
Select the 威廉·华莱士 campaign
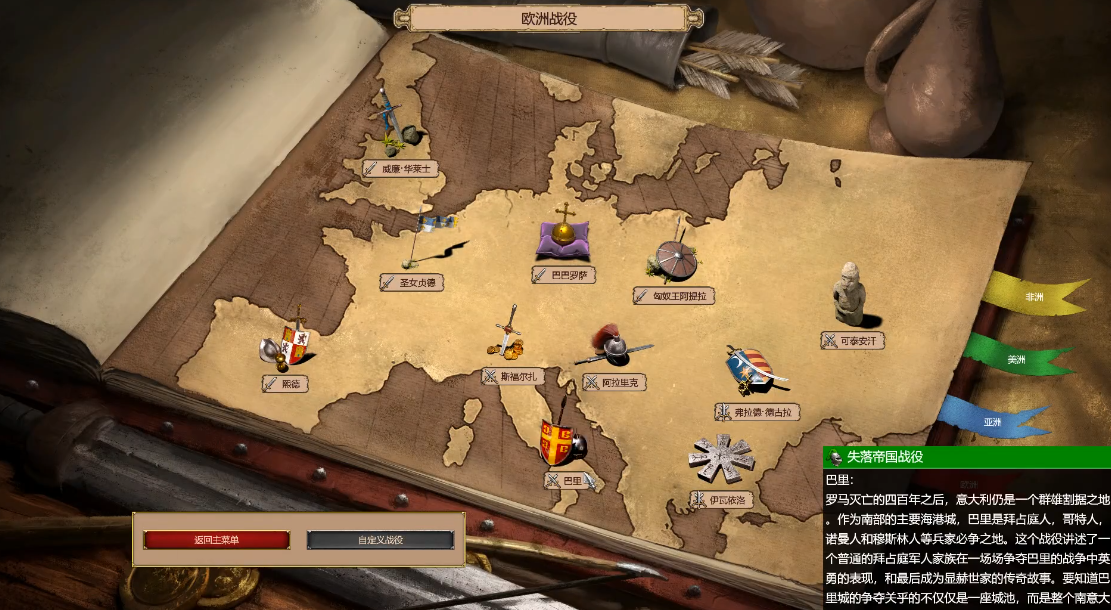click(x=402, y=169)
